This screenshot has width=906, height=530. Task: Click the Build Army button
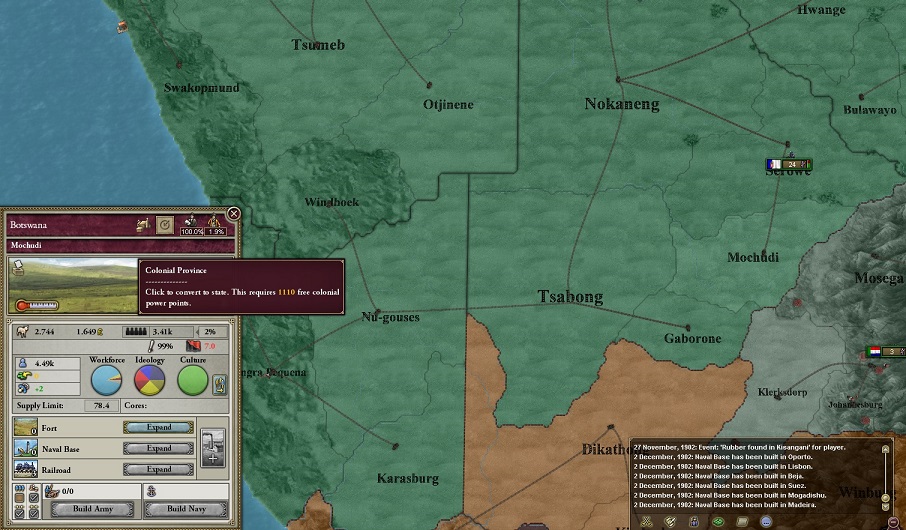(x=91, y=509)
